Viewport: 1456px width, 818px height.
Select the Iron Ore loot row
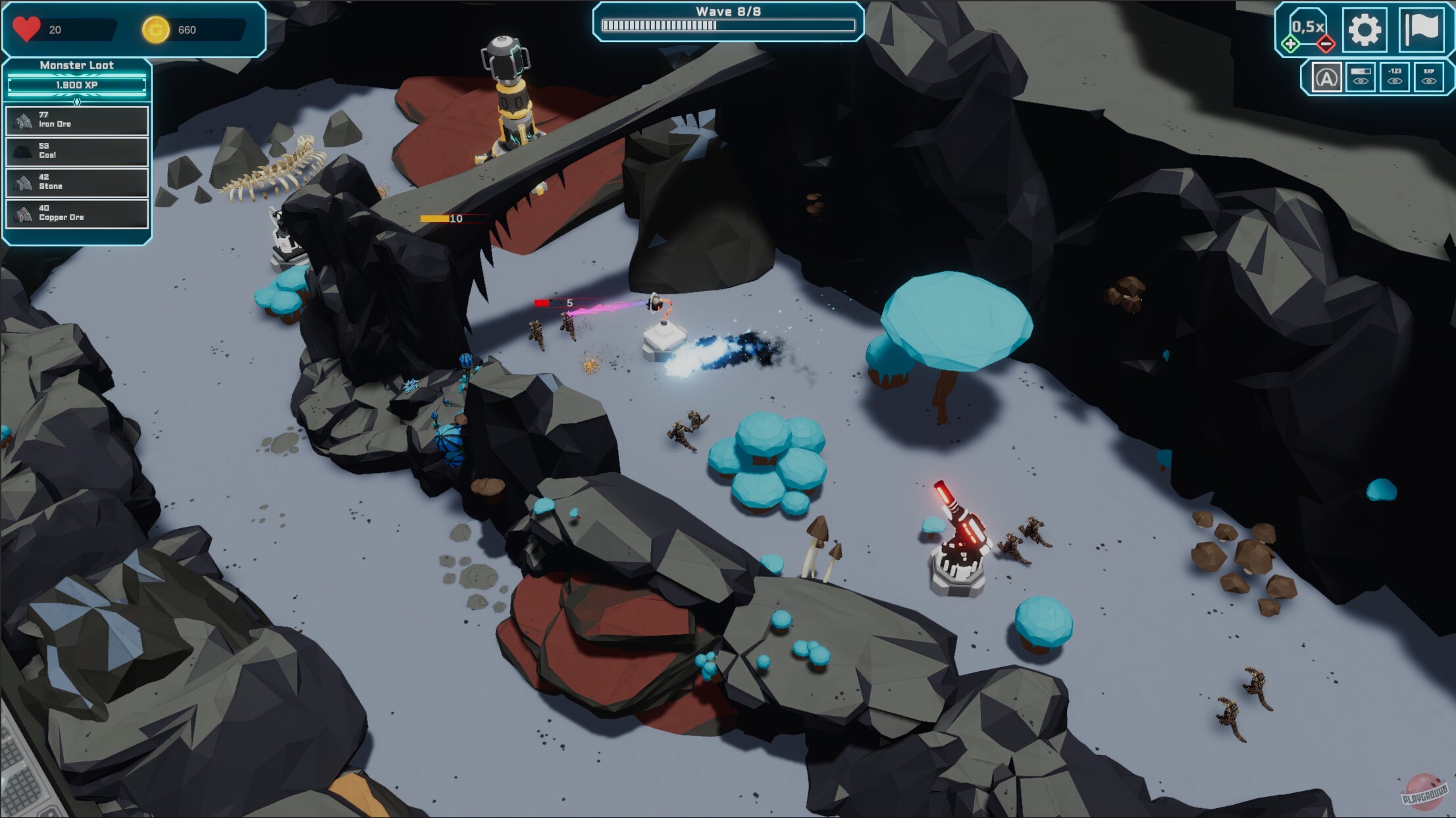tap(77, 120)
